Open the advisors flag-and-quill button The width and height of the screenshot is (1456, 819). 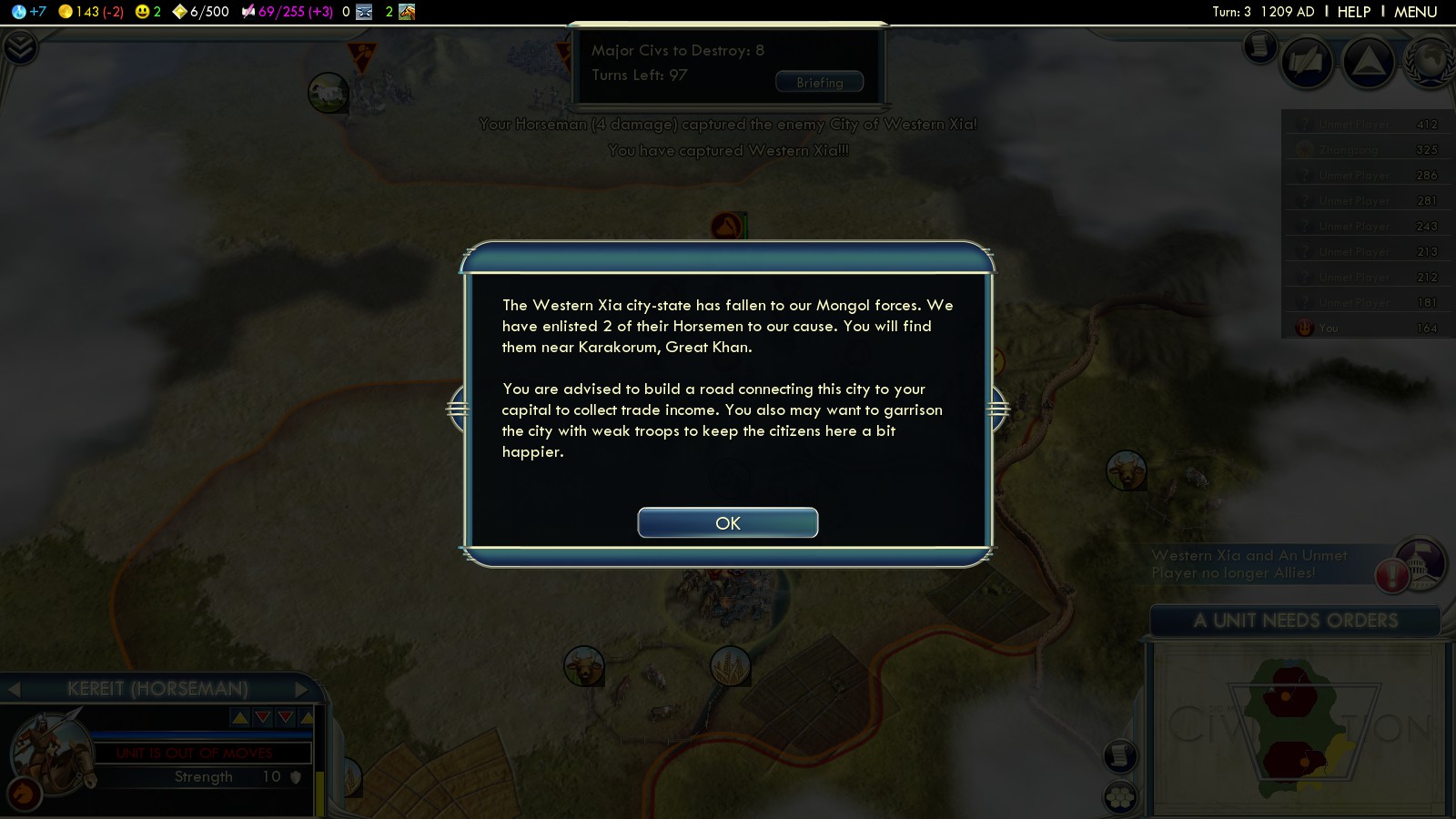coord(1307,62)
